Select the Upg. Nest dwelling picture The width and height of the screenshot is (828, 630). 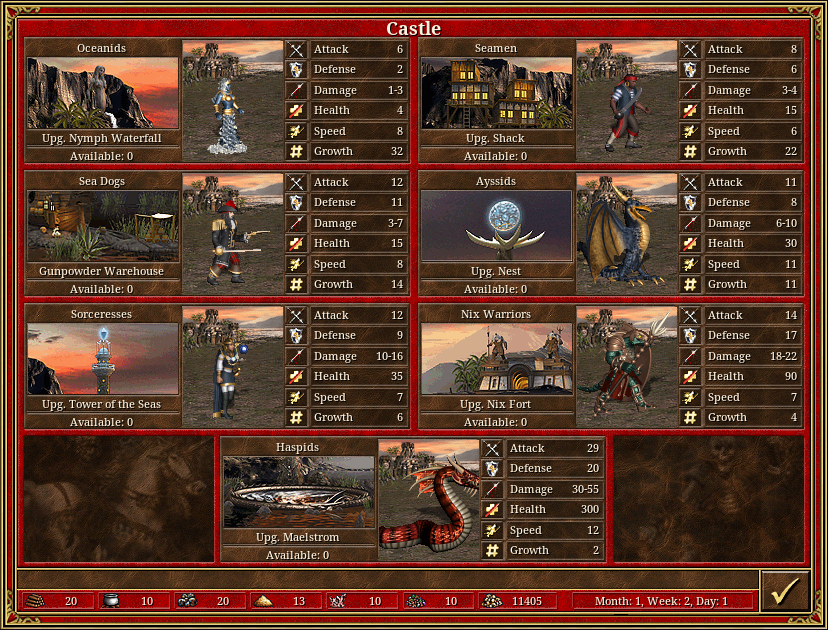(497, 226)
